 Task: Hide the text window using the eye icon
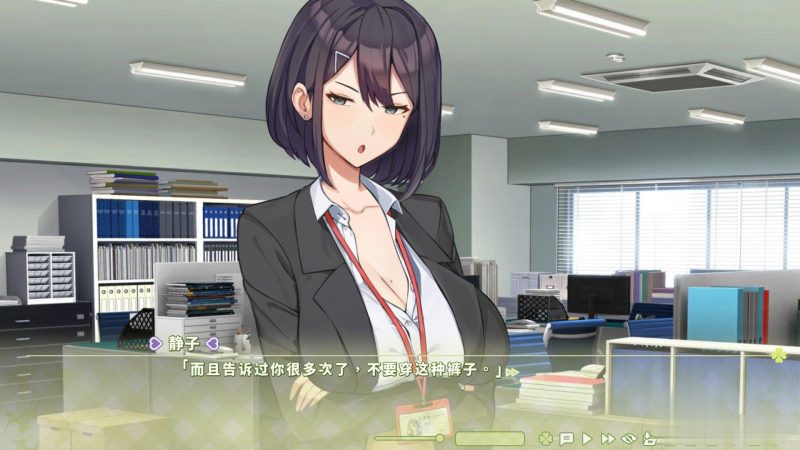(629, 438)
